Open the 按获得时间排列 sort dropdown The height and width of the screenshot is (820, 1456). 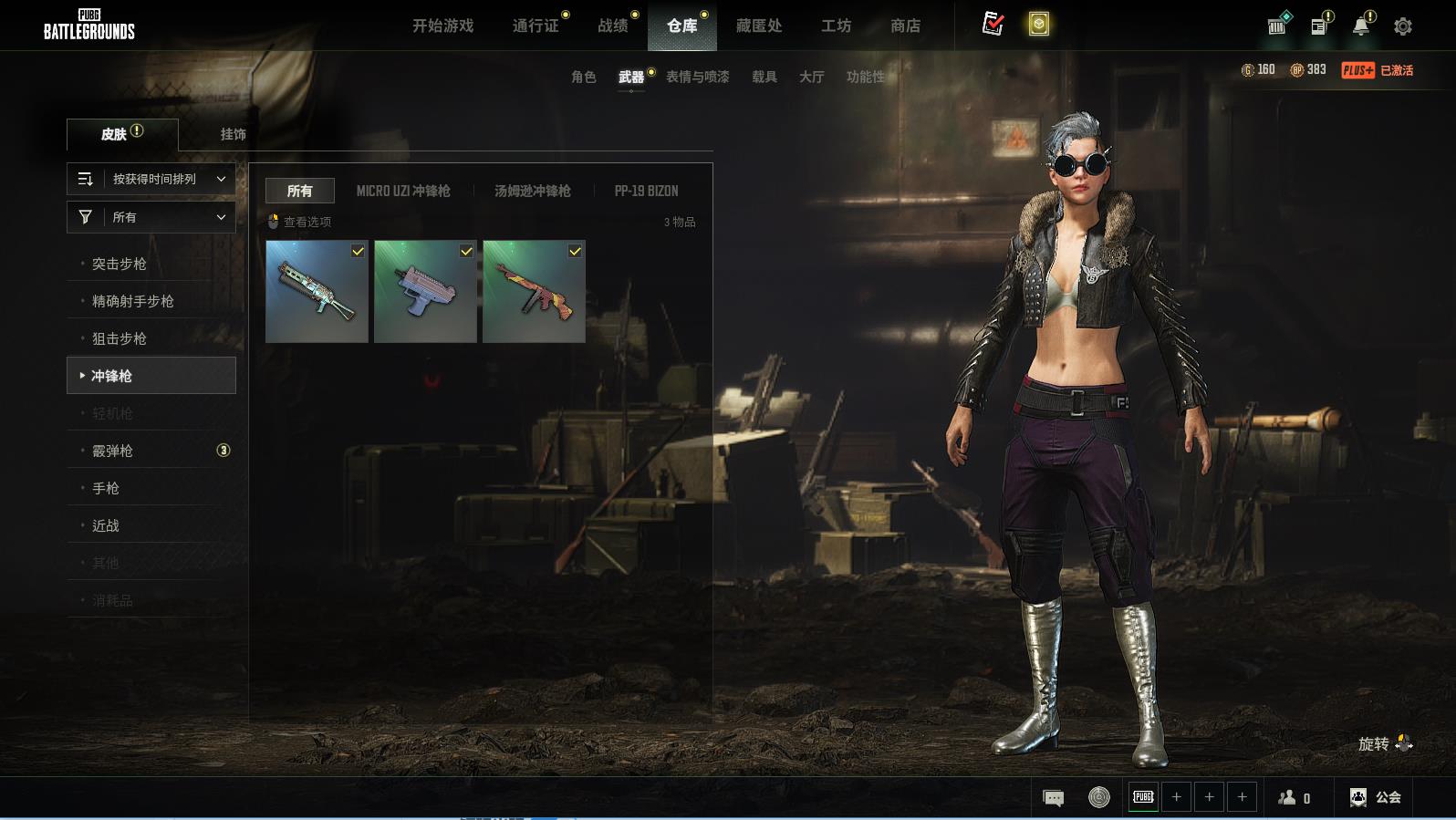(x=151, y=179)
